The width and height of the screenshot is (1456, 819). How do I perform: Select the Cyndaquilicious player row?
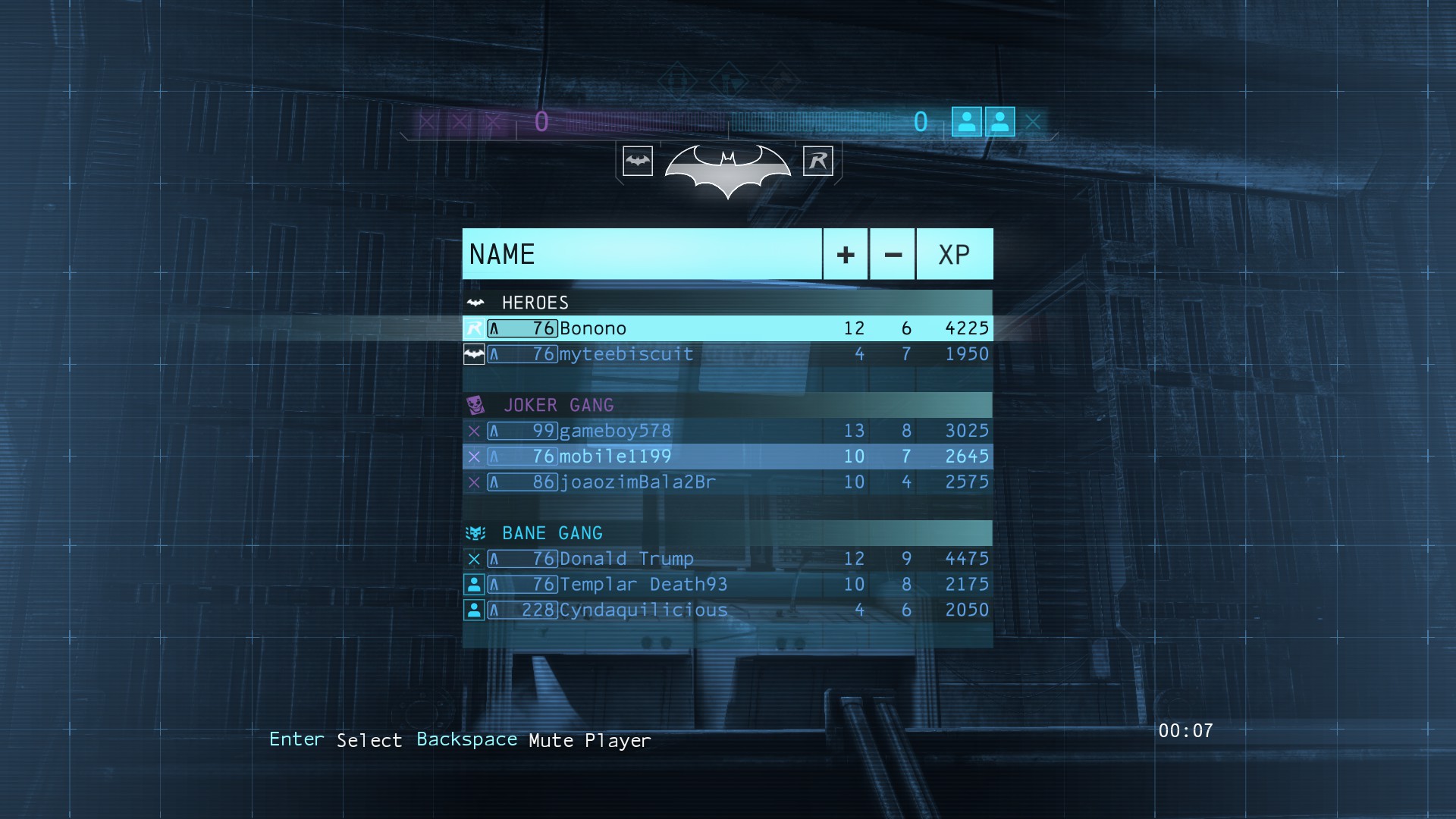(726, 610)
